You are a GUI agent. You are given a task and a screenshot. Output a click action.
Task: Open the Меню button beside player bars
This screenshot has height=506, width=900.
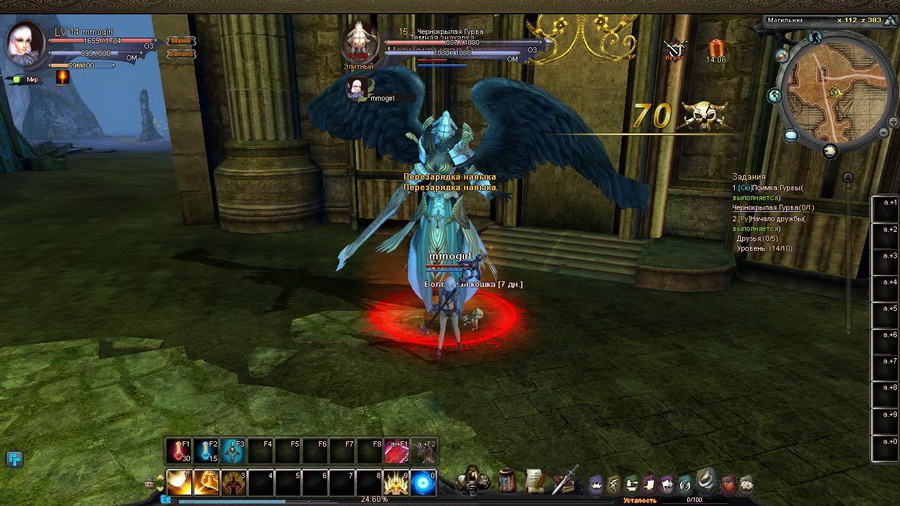(182, 41)
